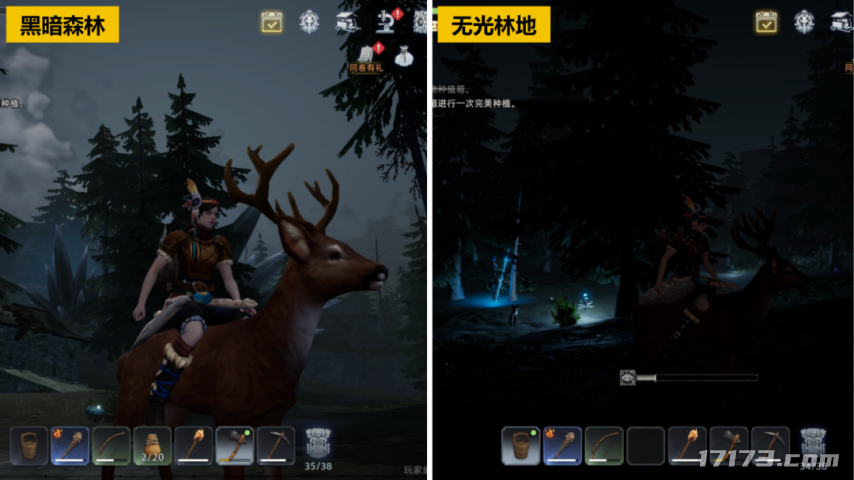Open the calendar check-in icon in 黑暗森林 panel
The height and width of the screenshot is (480, 854).
point(271,21)
